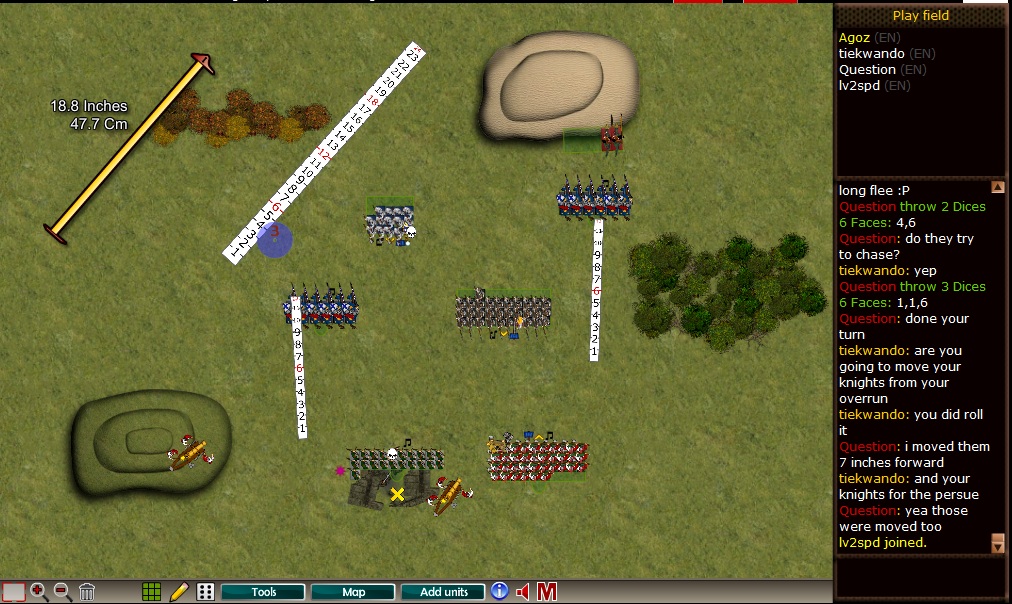Click the chat scroll-down arrow
Image resolution: width=1012 pixels, height=604 pixels.
click(x=997, y=543)
